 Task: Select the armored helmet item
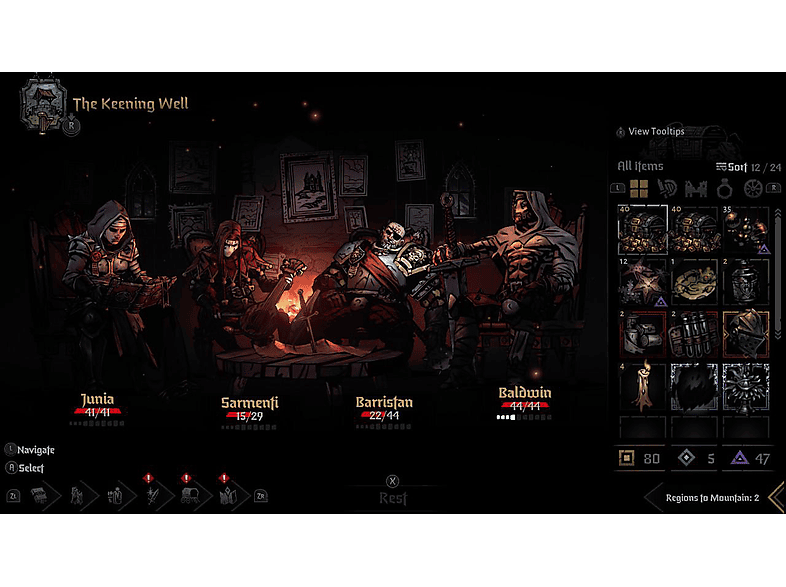coord(745,334)
